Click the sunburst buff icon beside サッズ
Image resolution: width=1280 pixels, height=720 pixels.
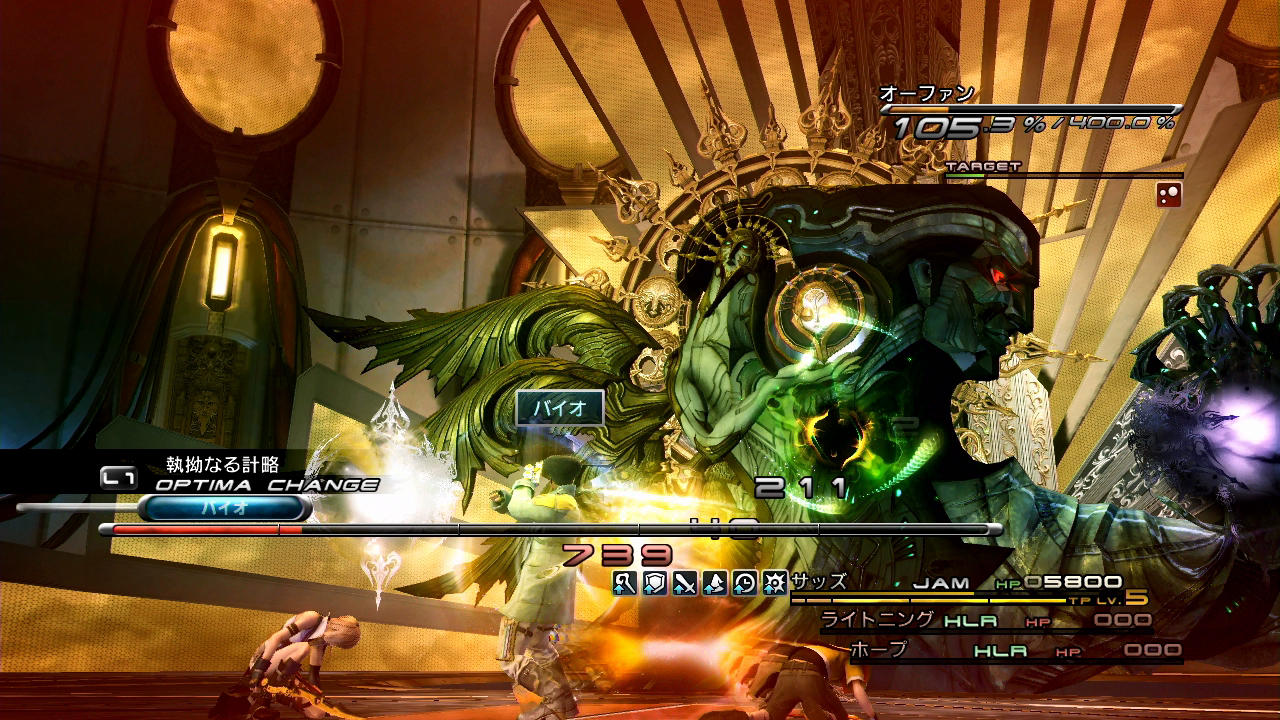[x=775, y=583]
